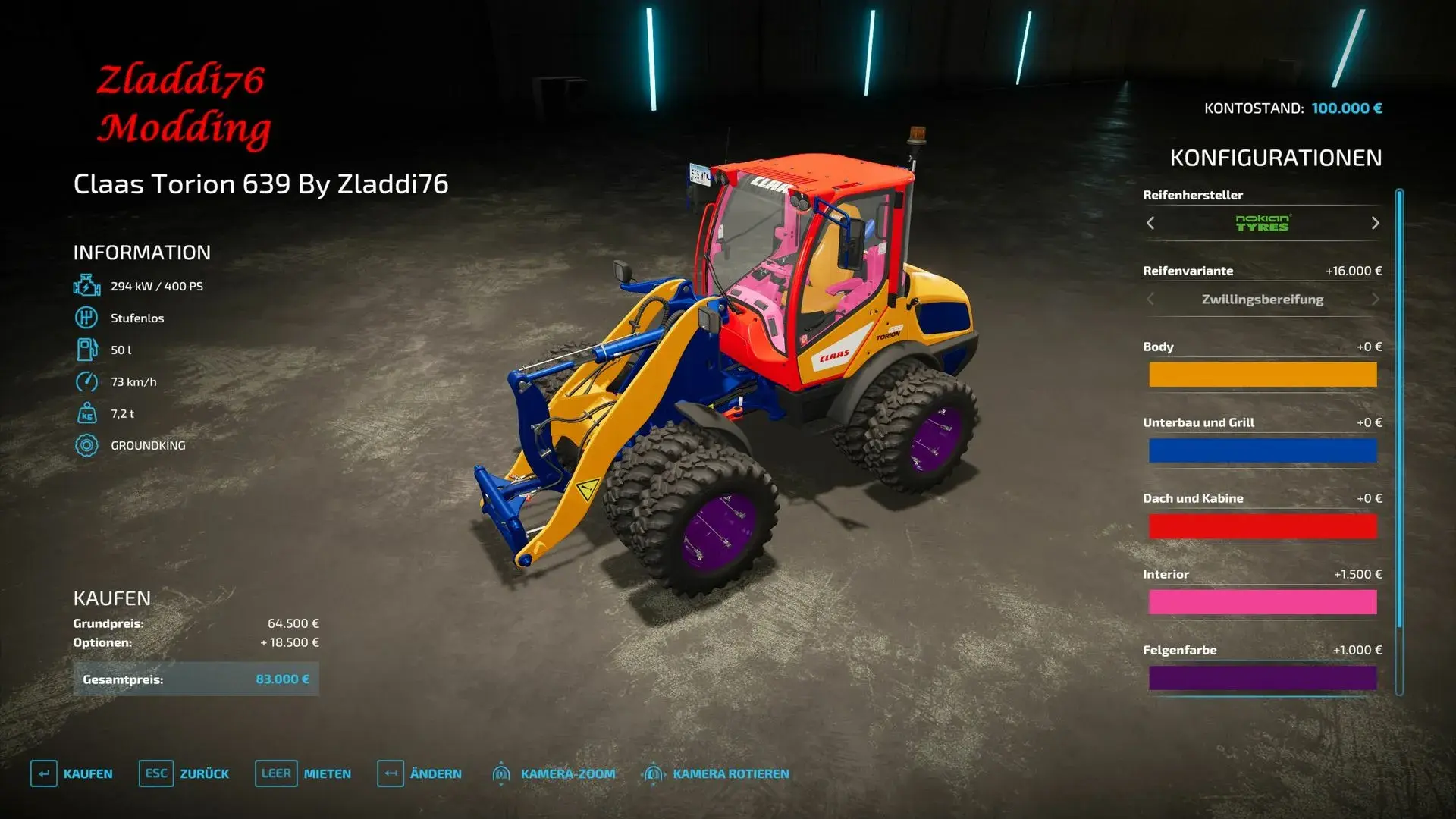Advance Reifenvariante past Zwillingsbereifung with right chevron
This screenshot has height=819, width=1456.
pos(1374,299)
